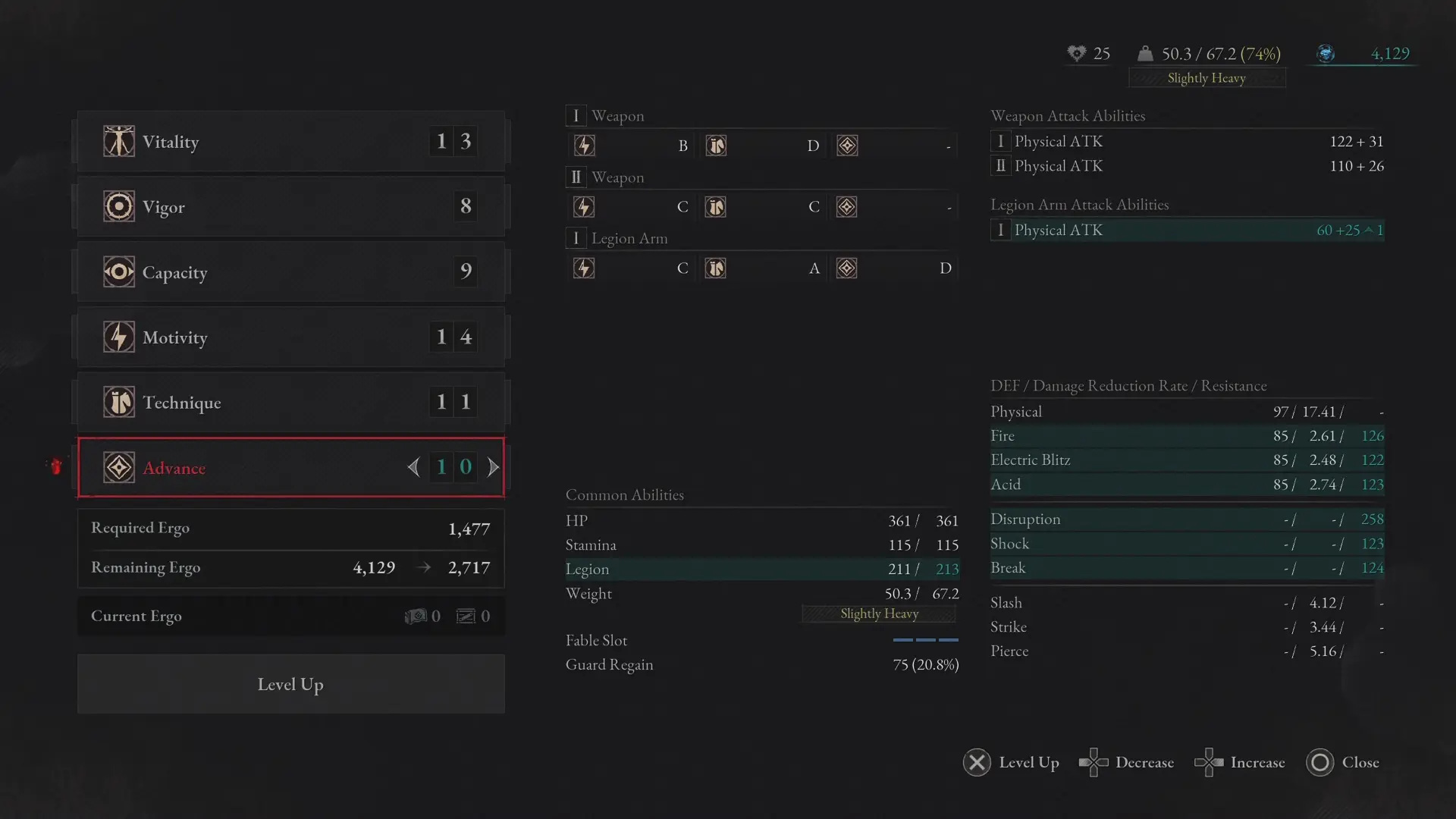Click the Motivity lightning icon
This screenshot has width=1456, height=819.
tap(118, 337)
